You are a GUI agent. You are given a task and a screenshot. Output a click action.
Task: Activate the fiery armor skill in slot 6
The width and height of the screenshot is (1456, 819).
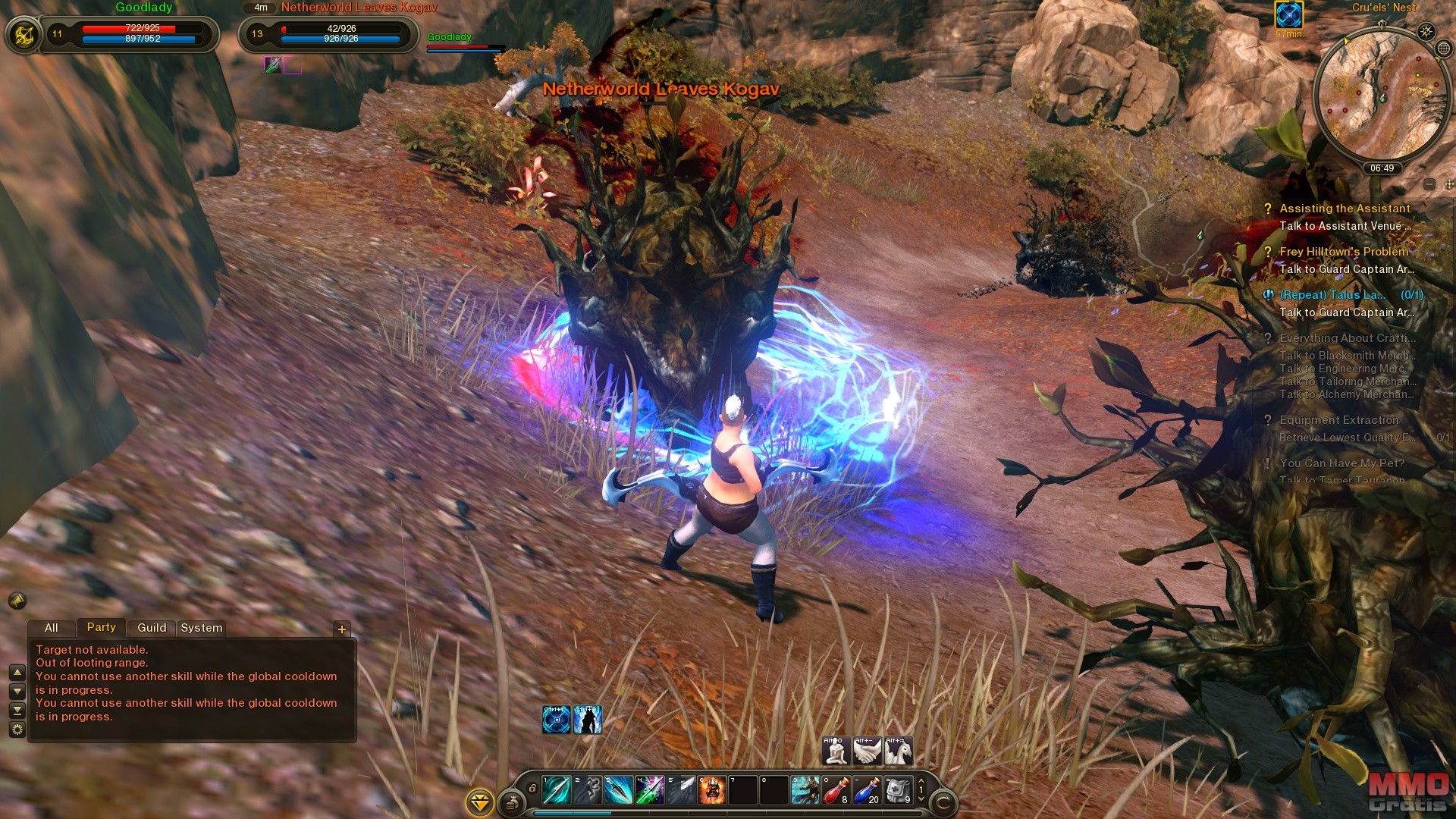(x=711, y=790)
